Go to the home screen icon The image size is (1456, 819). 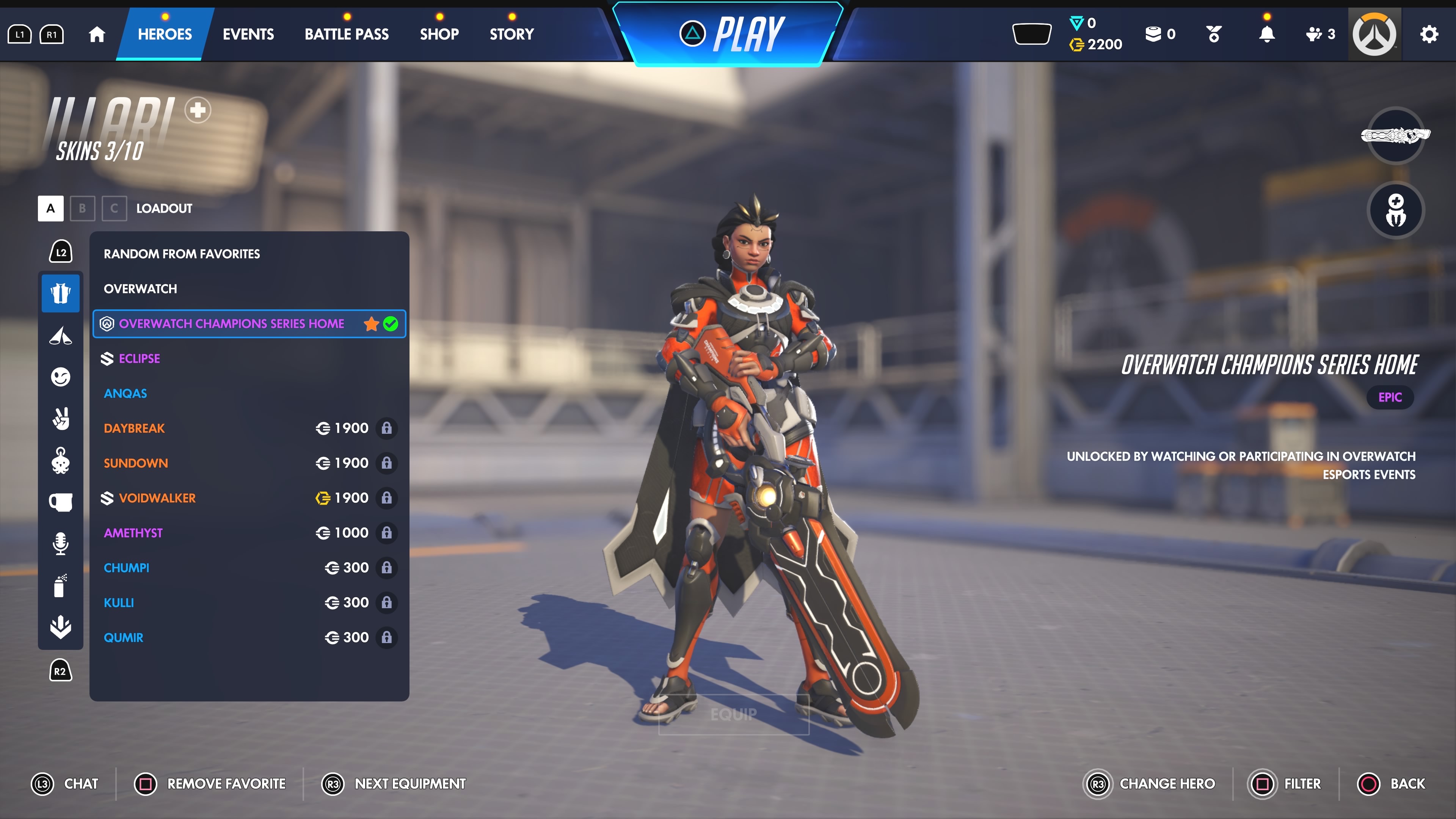pyautogui.click(x=97, y=35)
